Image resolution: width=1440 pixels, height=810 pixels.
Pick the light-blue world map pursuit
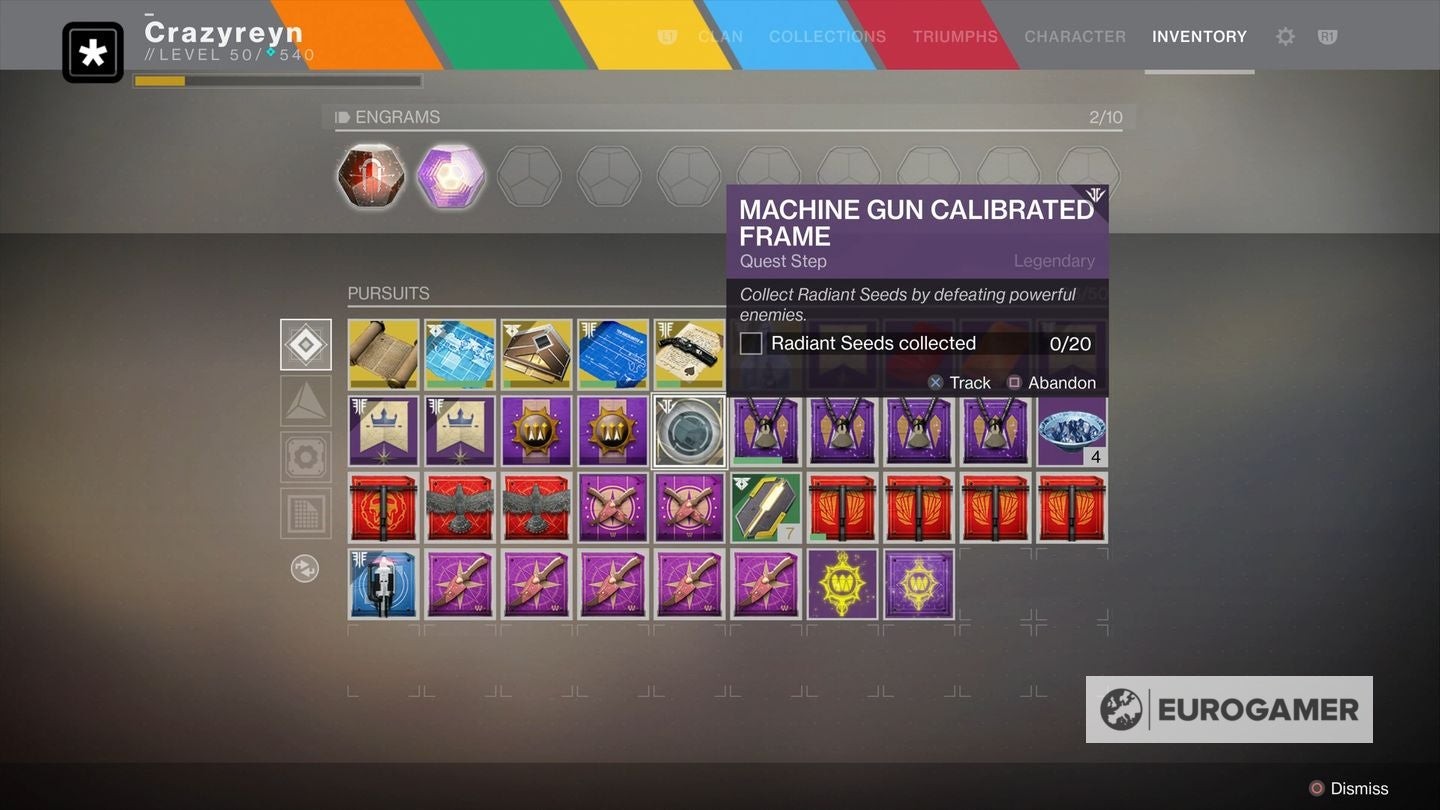coord(460,354)
